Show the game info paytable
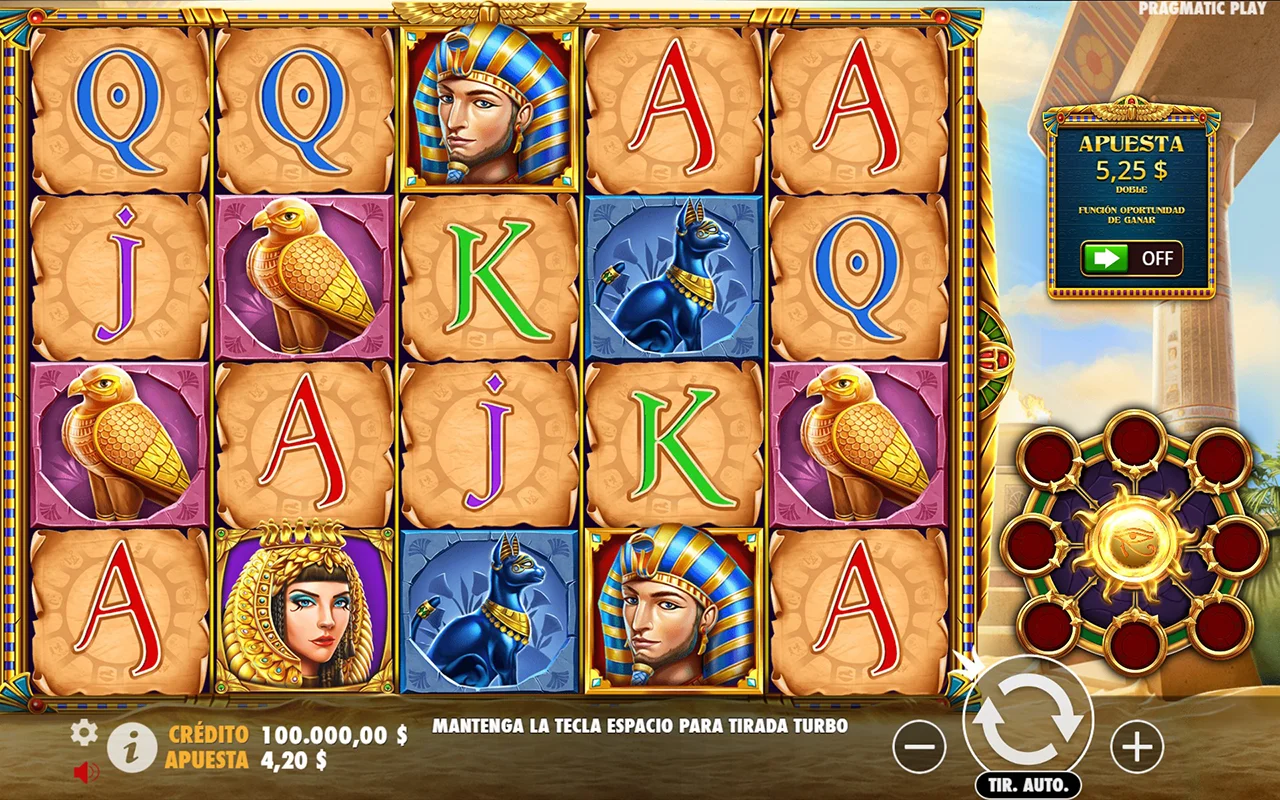Screen dimensions: 1280x800 pos(132,748)
